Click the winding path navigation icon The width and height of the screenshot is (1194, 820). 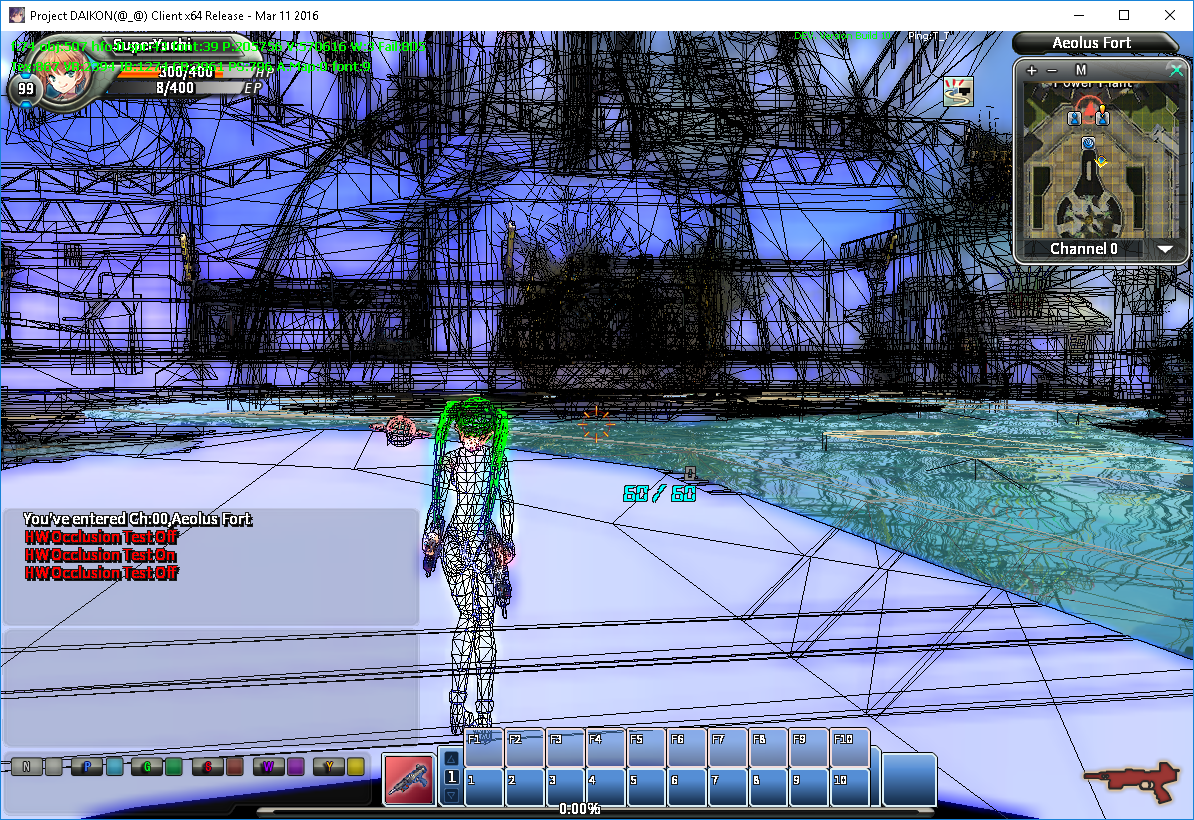tap(959, 91)
